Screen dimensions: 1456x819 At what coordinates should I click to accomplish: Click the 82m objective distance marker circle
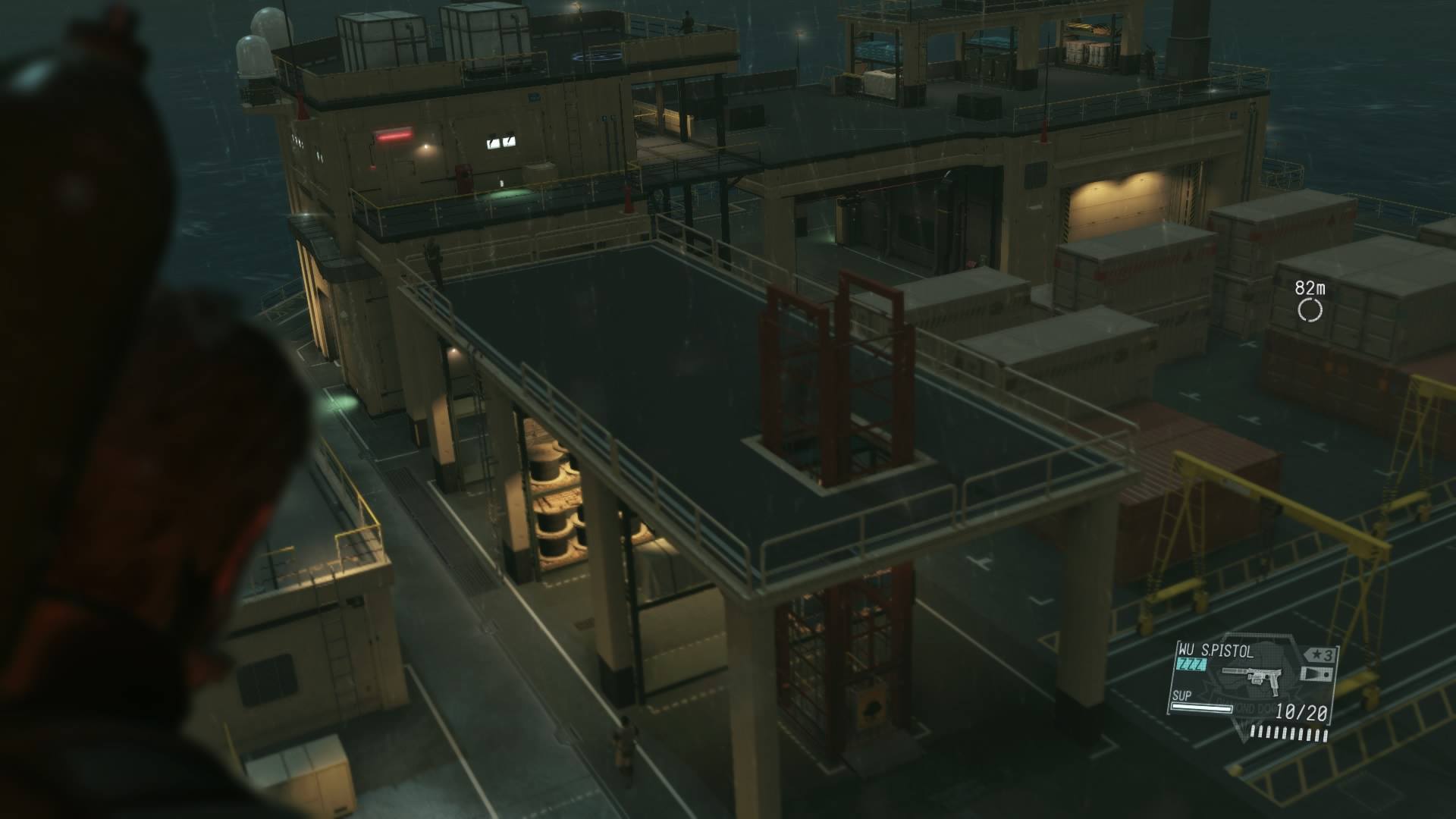pyautogui.click(x=1310, y=308)
